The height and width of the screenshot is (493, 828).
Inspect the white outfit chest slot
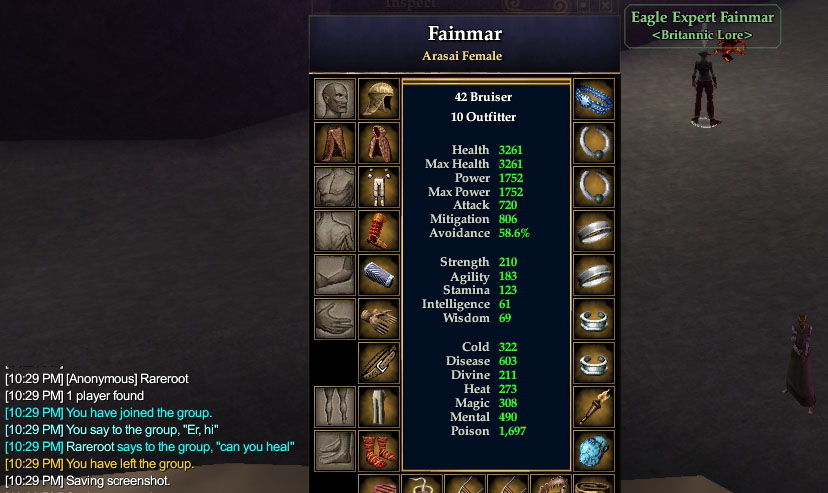[379, 187]
